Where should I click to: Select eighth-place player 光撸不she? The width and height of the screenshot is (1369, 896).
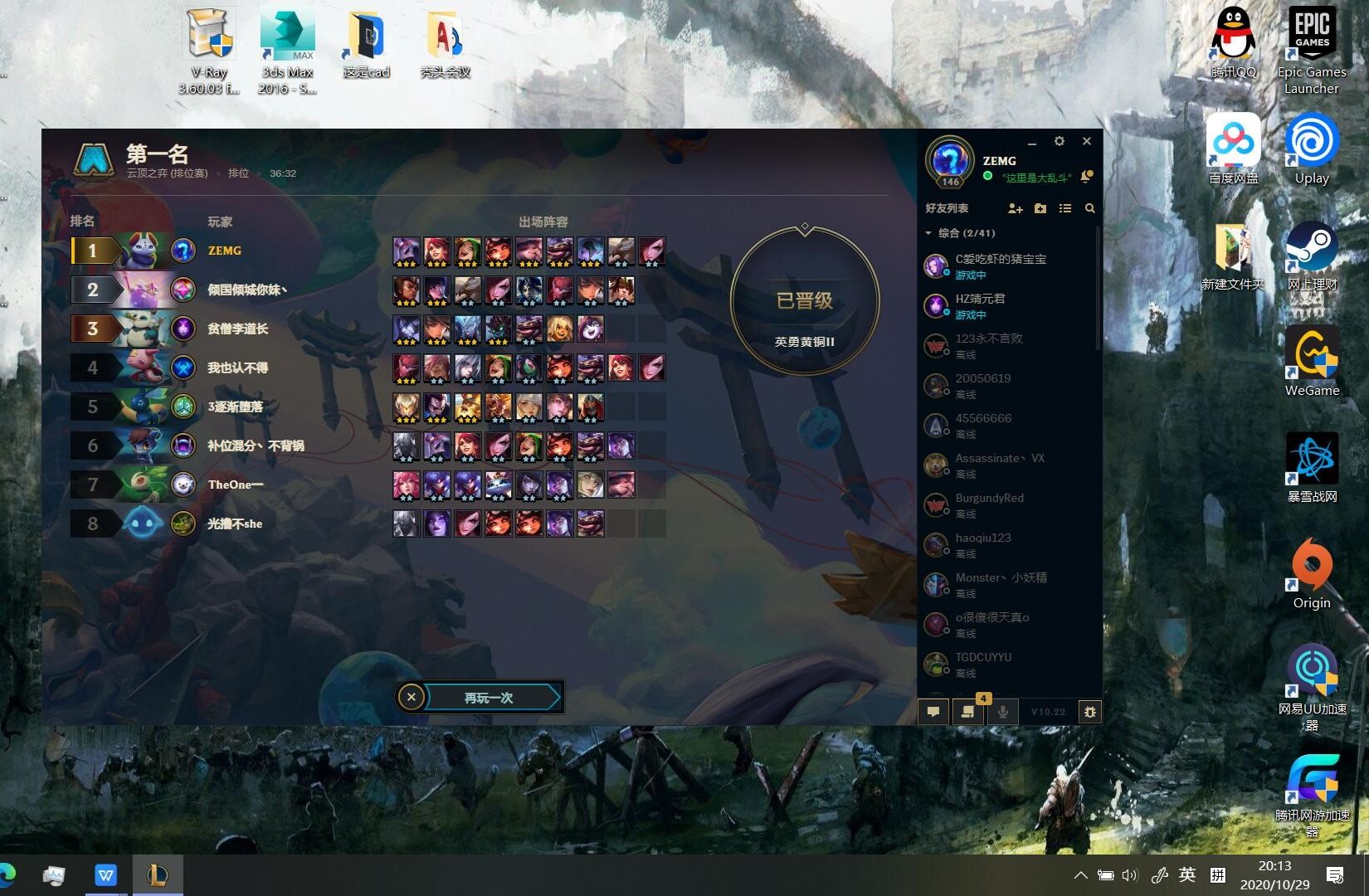pos(235,523)
